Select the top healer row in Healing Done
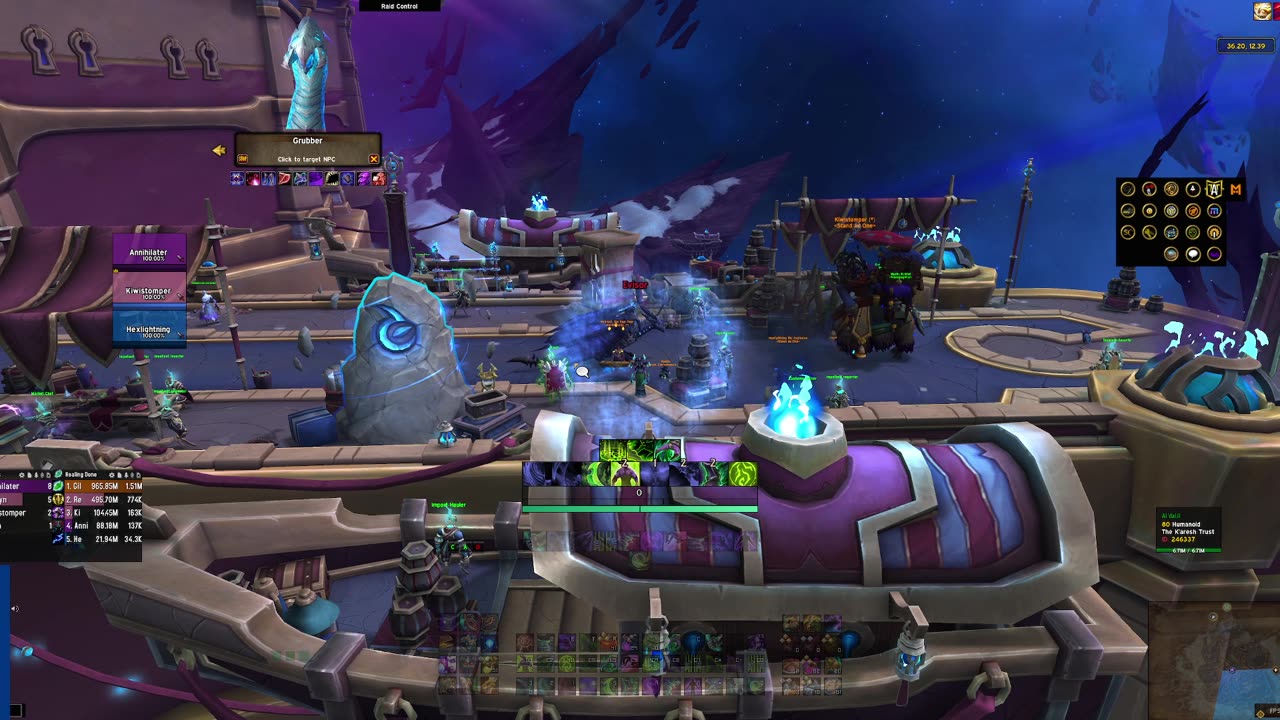Viewport: 1280px width, 720px height. [x=98, y=486]
